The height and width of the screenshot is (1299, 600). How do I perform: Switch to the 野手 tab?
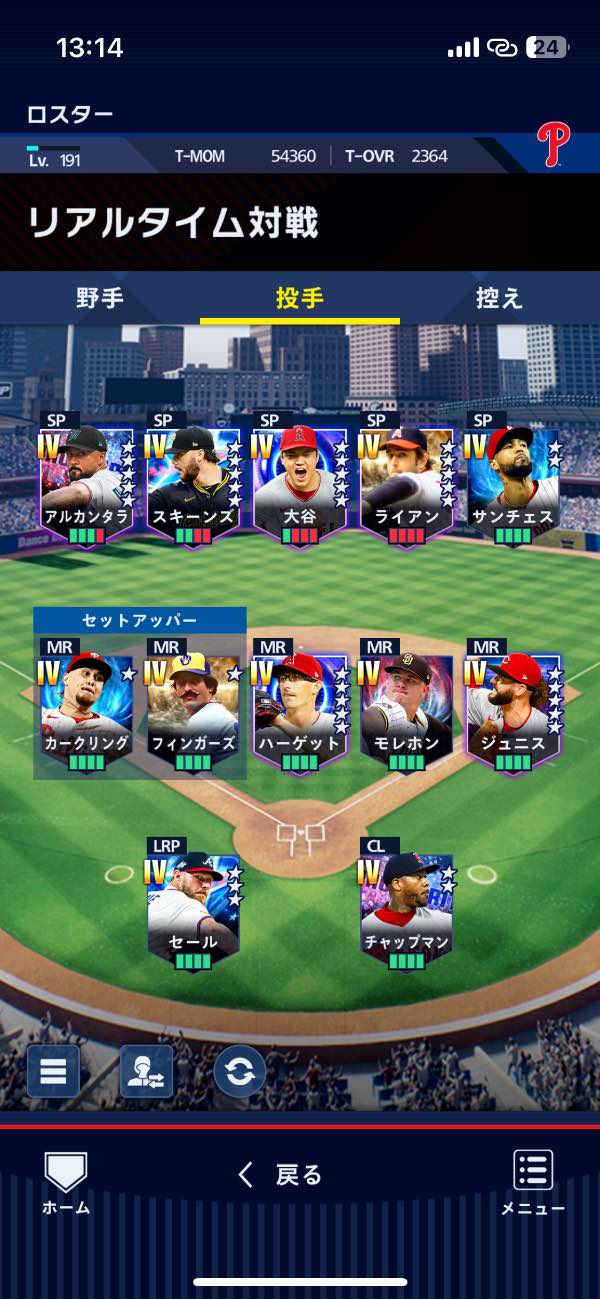(x=99, y=298)
